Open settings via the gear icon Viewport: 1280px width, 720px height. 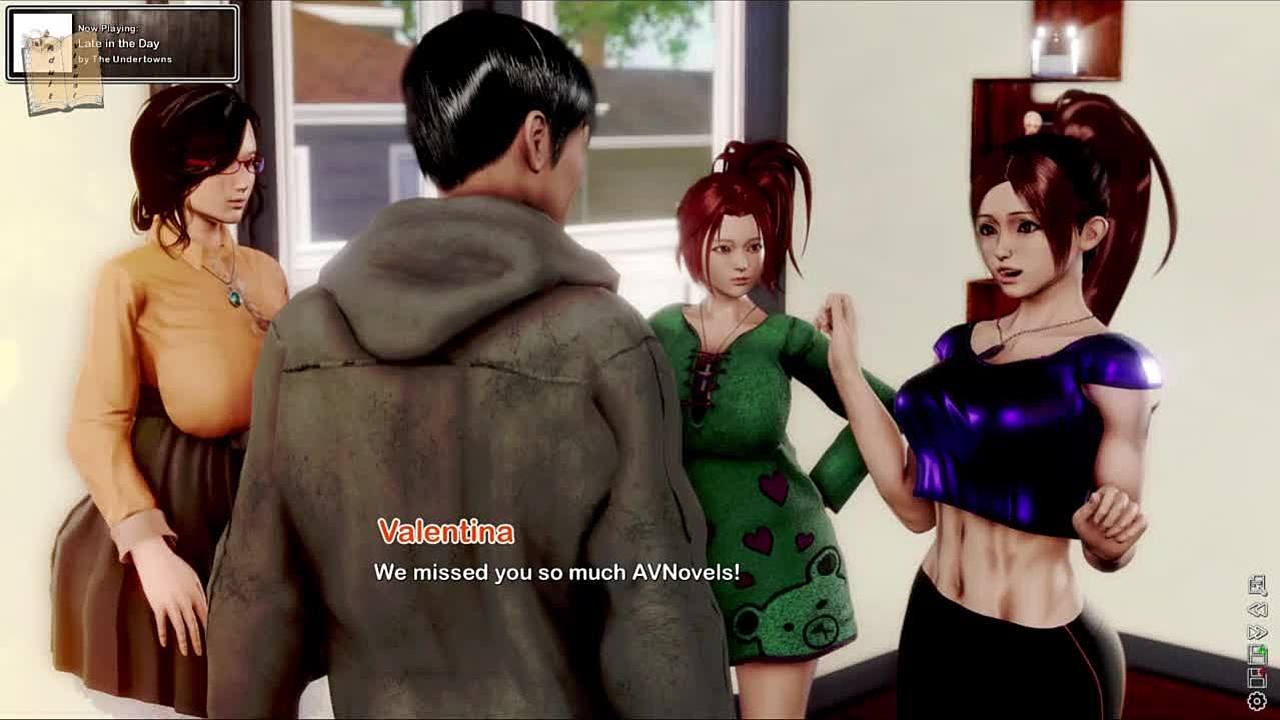tap(1257, 701)
